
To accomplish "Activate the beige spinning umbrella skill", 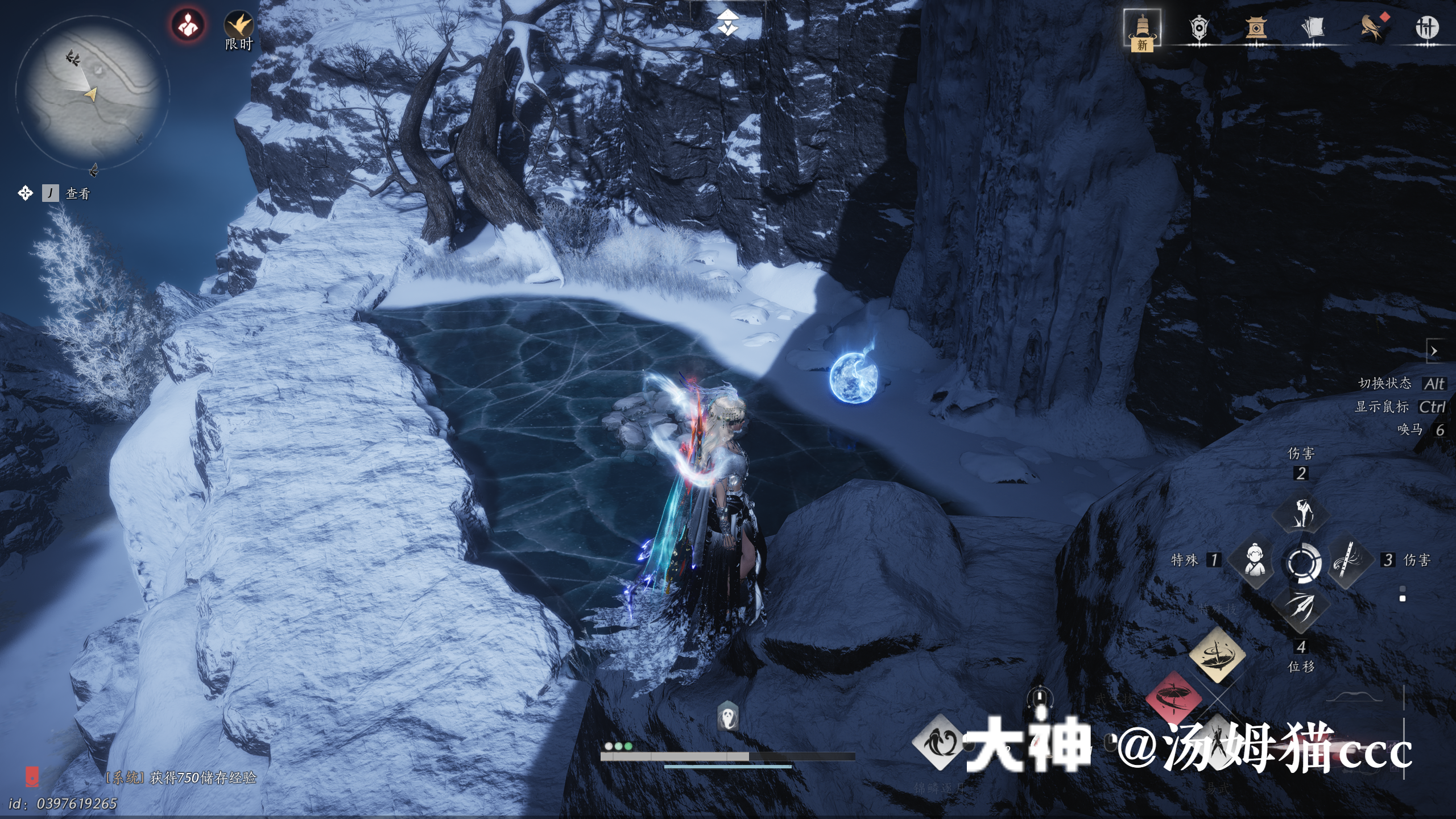I will [1217, 654].
